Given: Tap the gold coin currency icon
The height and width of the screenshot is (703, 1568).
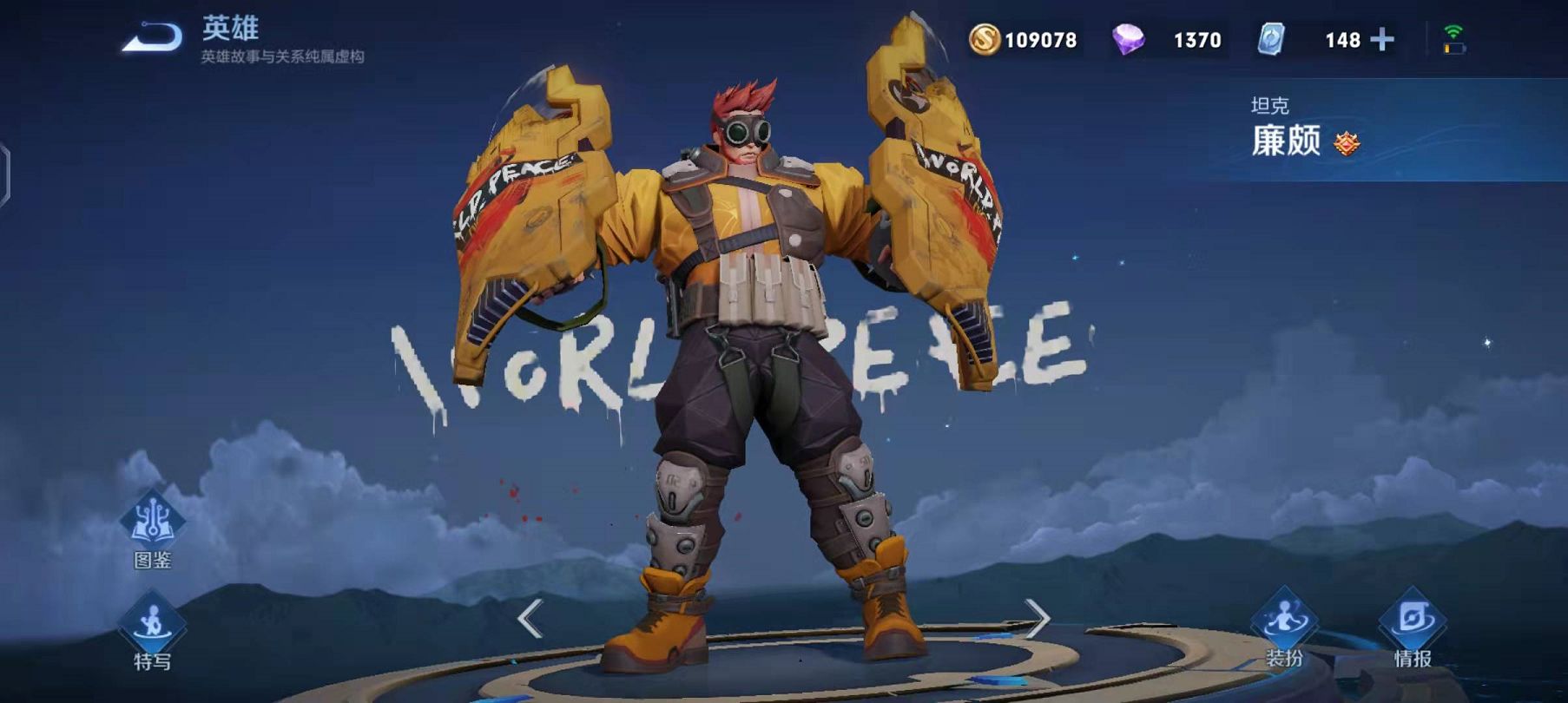Looking at the screenshot, I should tap(985, 40).
